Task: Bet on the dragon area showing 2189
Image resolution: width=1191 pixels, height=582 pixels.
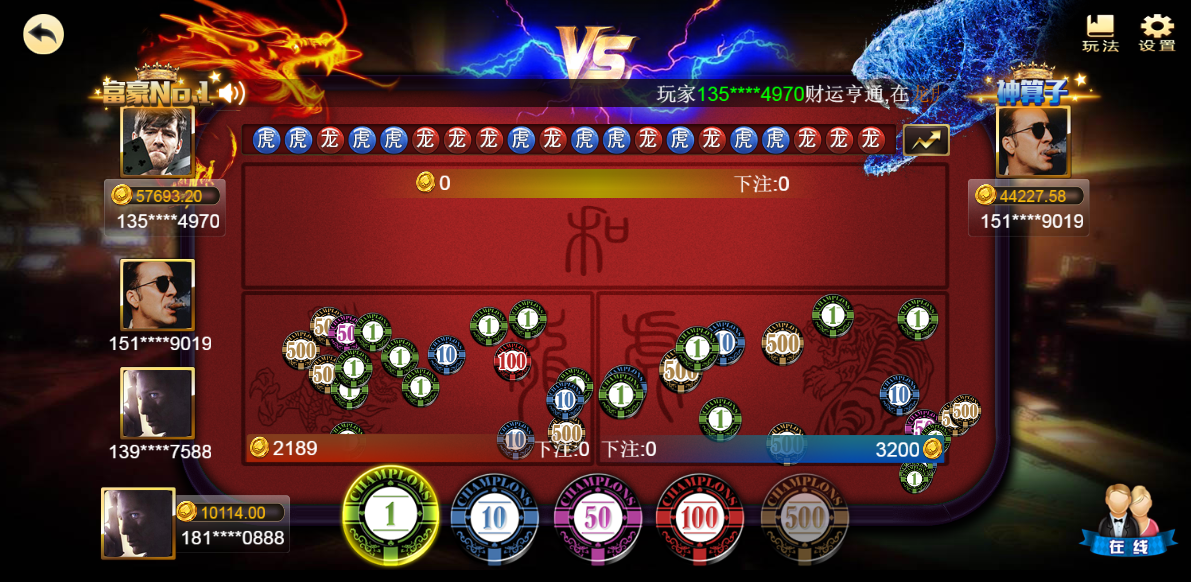Action: click(418, 378)
